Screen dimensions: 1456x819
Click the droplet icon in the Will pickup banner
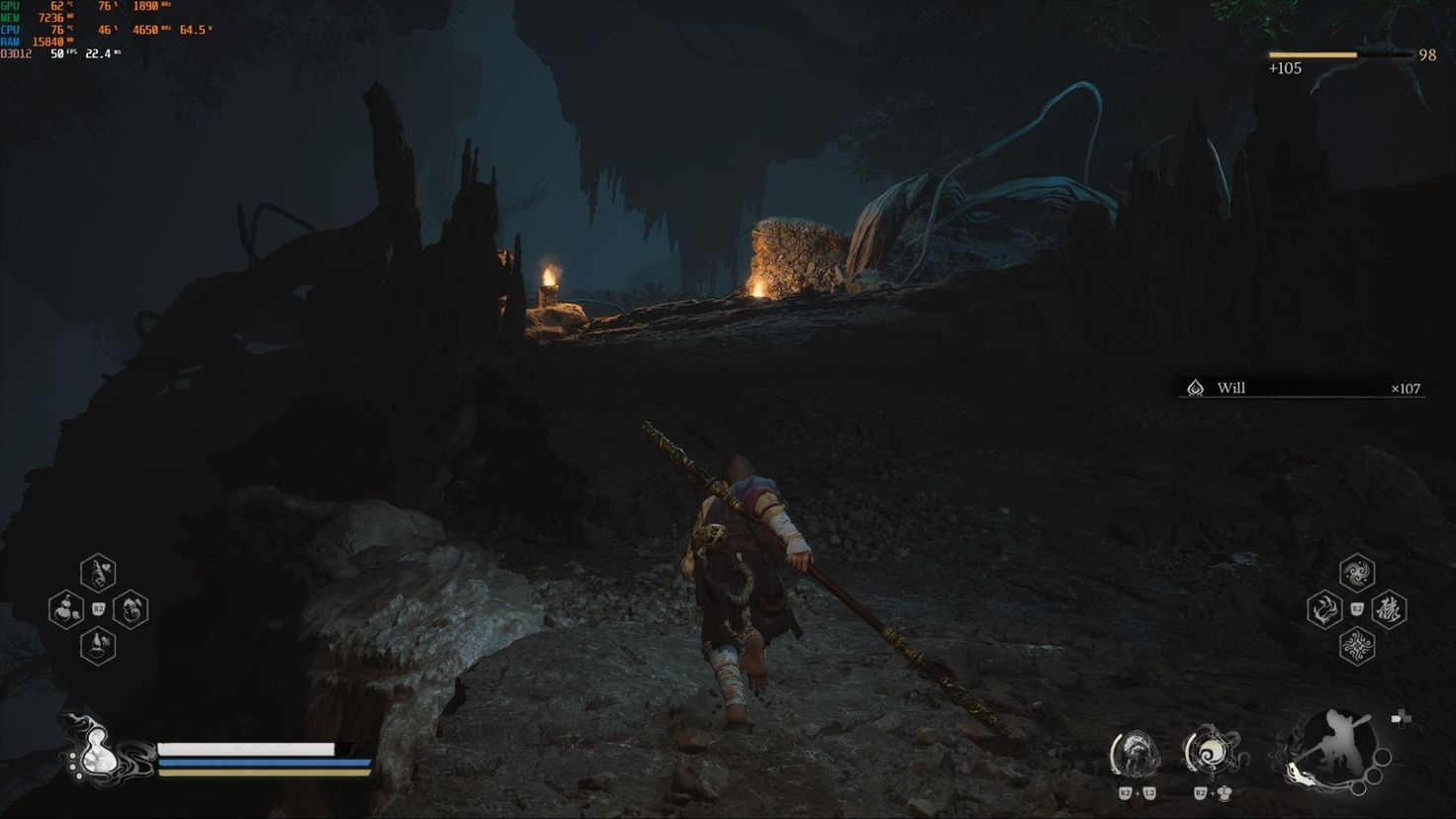point(1196,388)
